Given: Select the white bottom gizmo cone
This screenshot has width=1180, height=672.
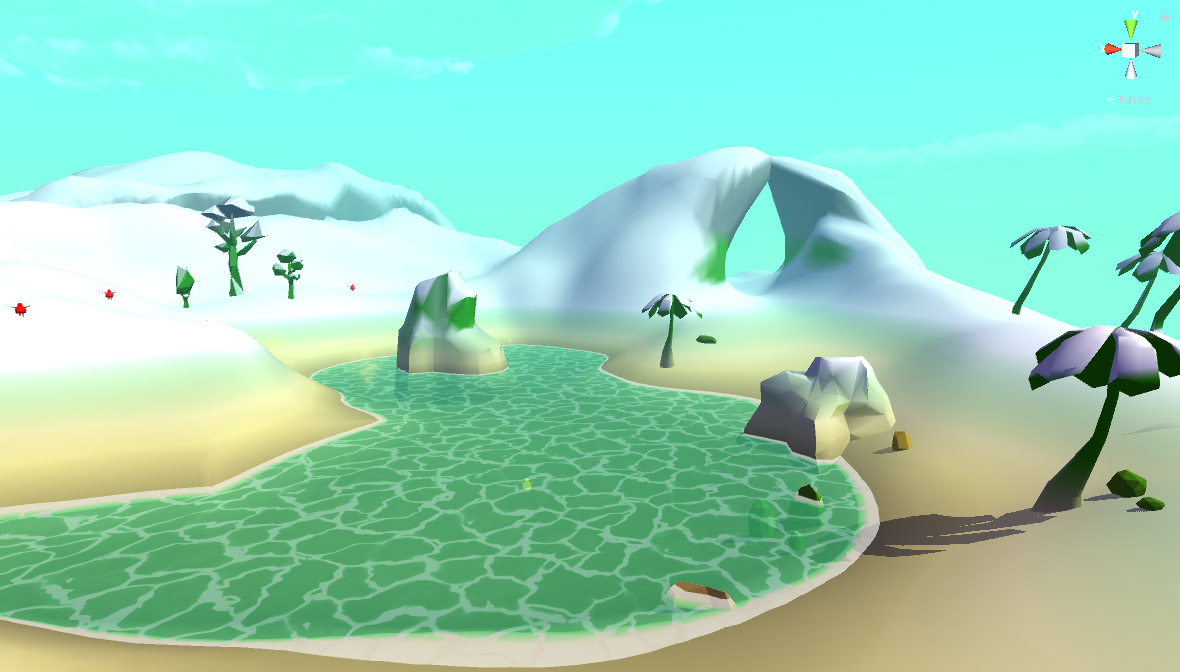Looking at the screenshot, I should pos(1131,69).
